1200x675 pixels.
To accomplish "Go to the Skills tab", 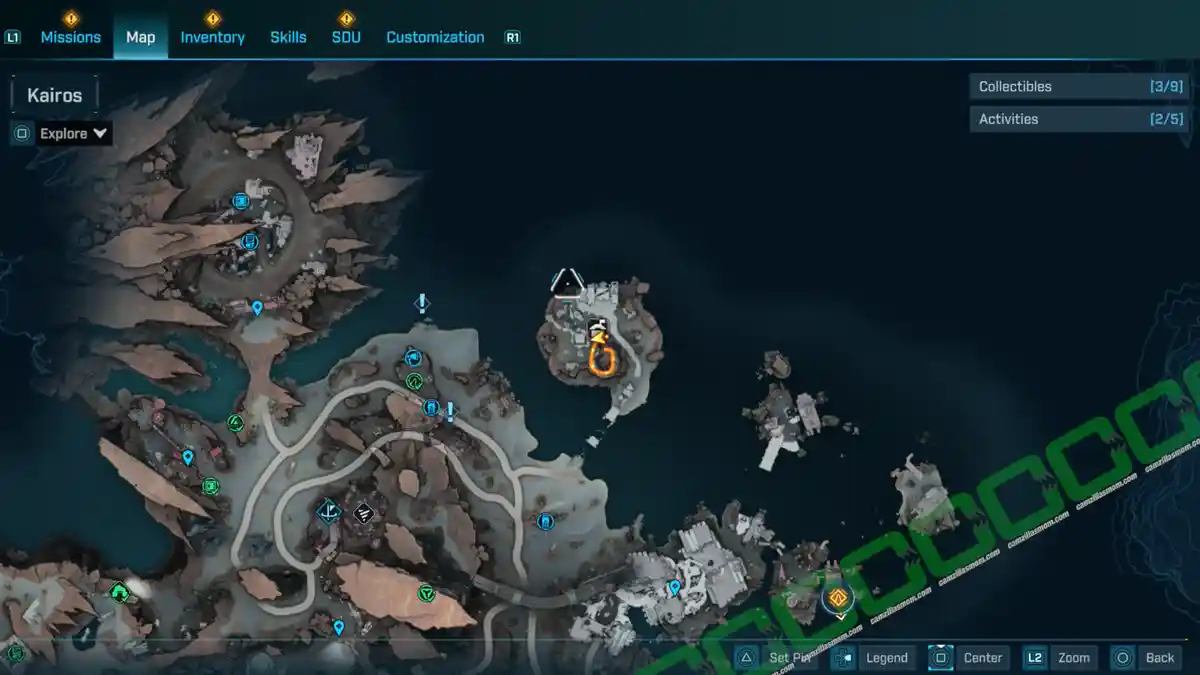I will [x=288, y=37].
